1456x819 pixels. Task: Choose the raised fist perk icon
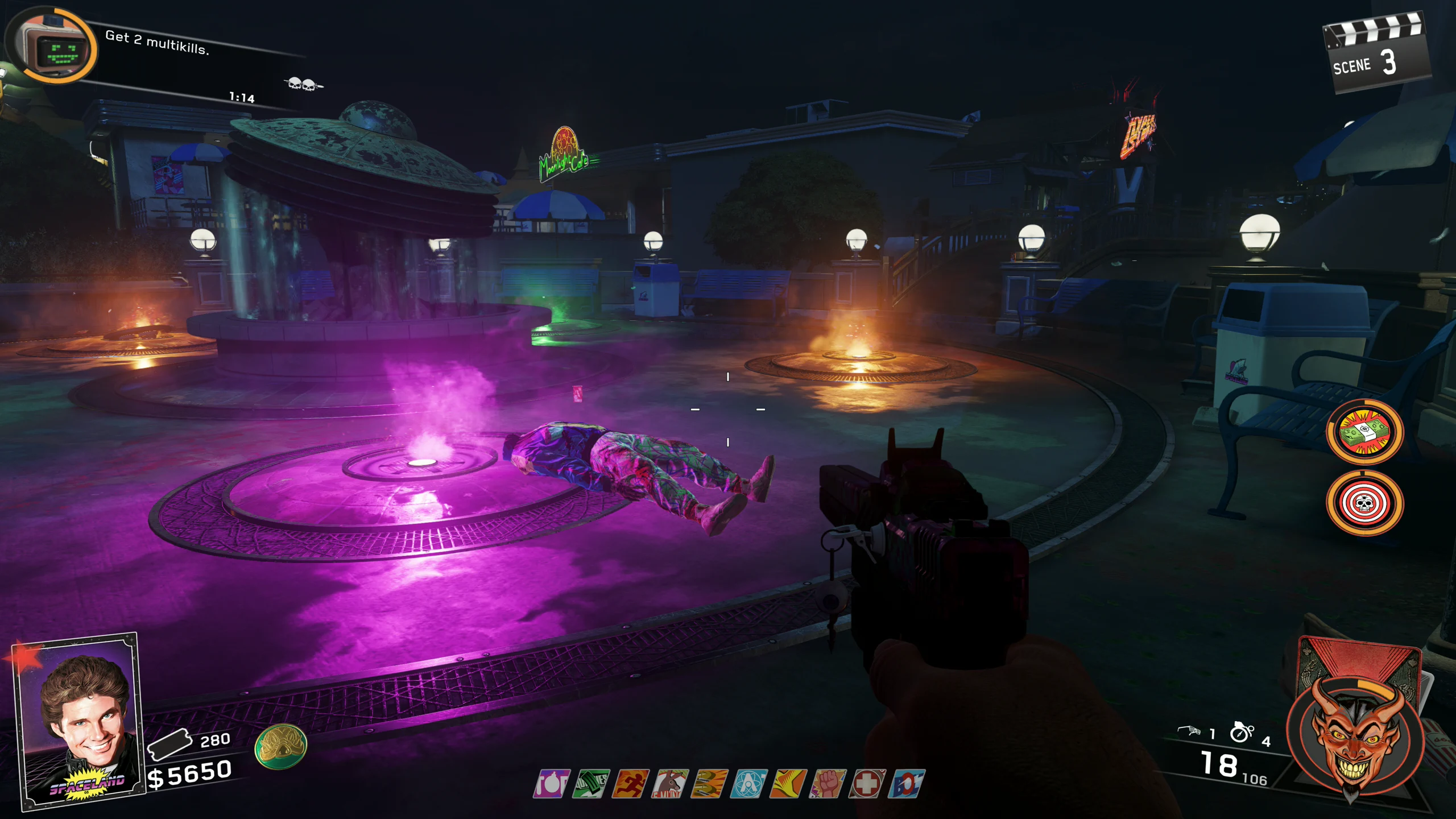coord(828,784)
